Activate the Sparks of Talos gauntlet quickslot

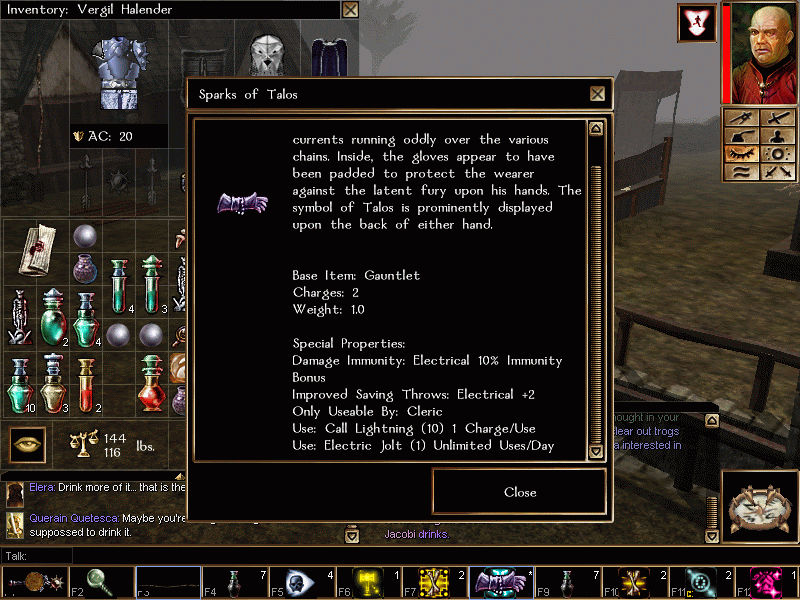[502, 580]
